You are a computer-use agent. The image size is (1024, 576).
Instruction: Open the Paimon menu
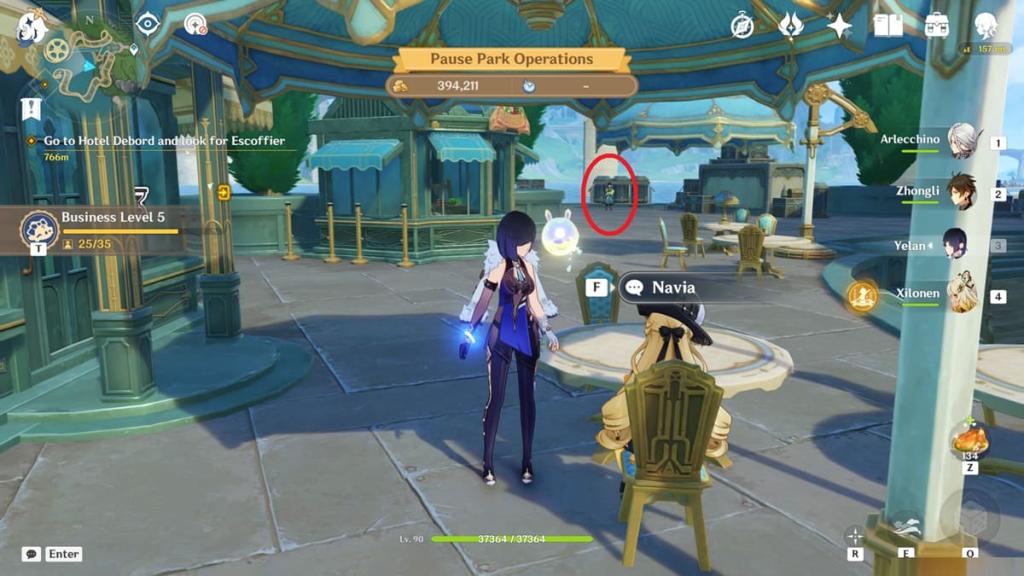coord(30,27)
